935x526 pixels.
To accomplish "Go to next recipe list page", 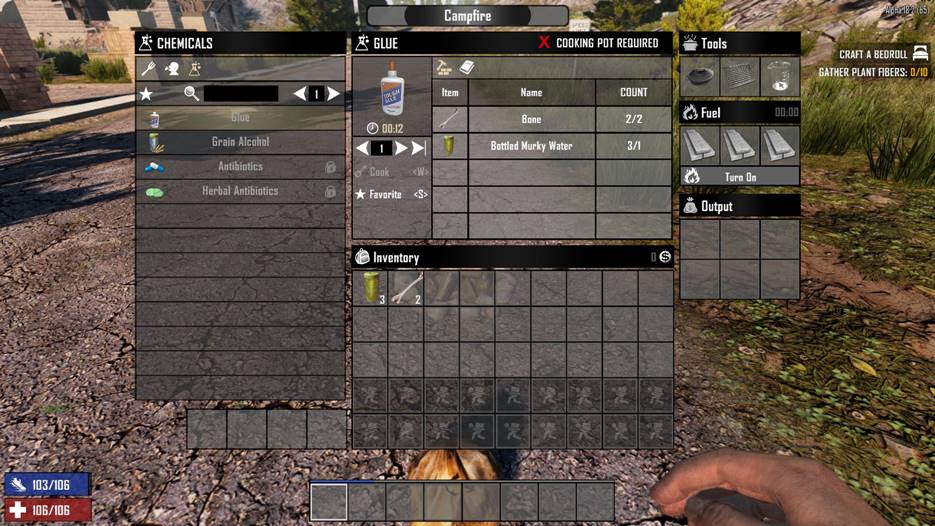I will click(334, 94).
